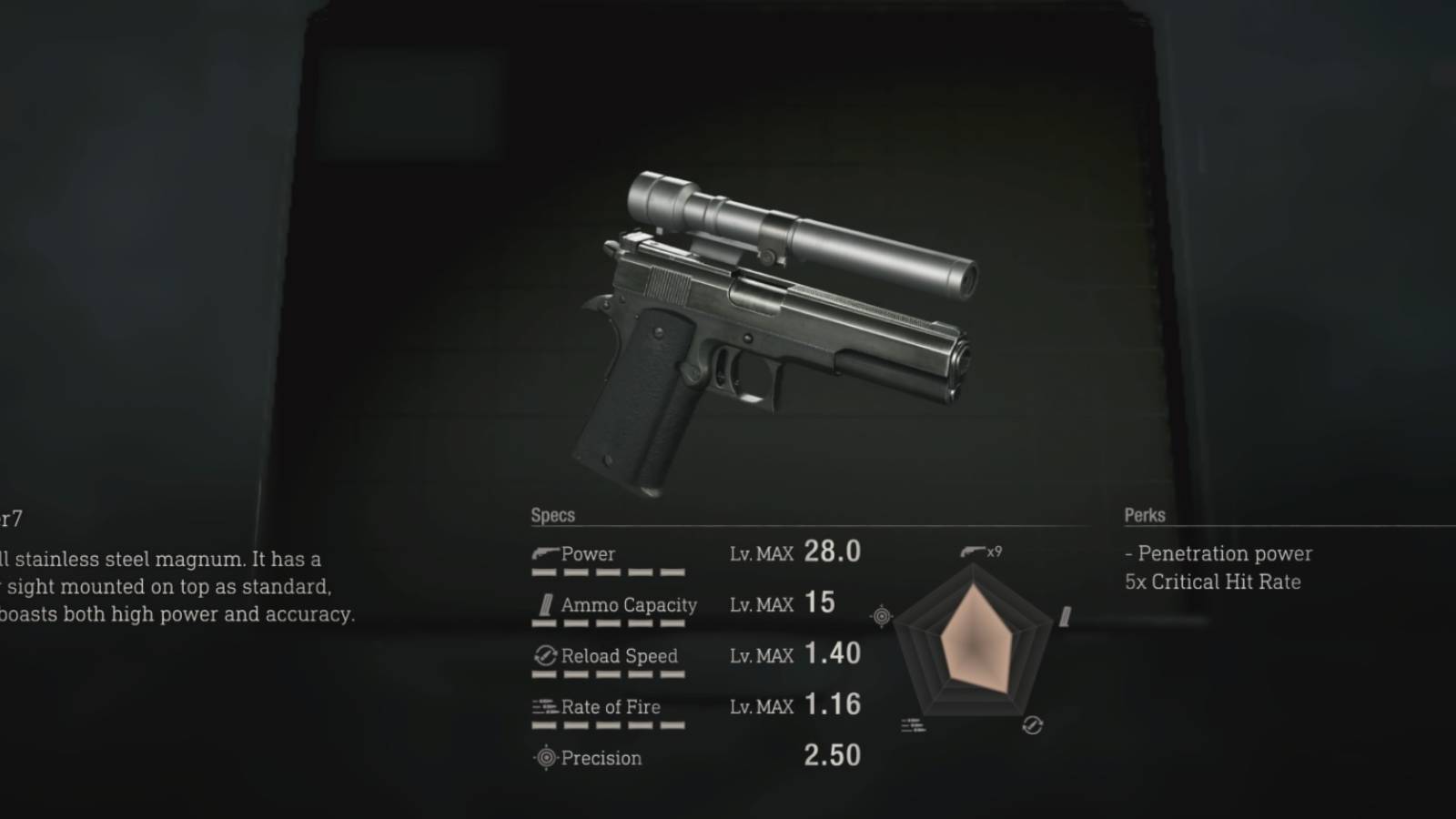Click the reload icon below the pentagon chart
This screenshot has width=1456, height=819.
(1032, 725)
